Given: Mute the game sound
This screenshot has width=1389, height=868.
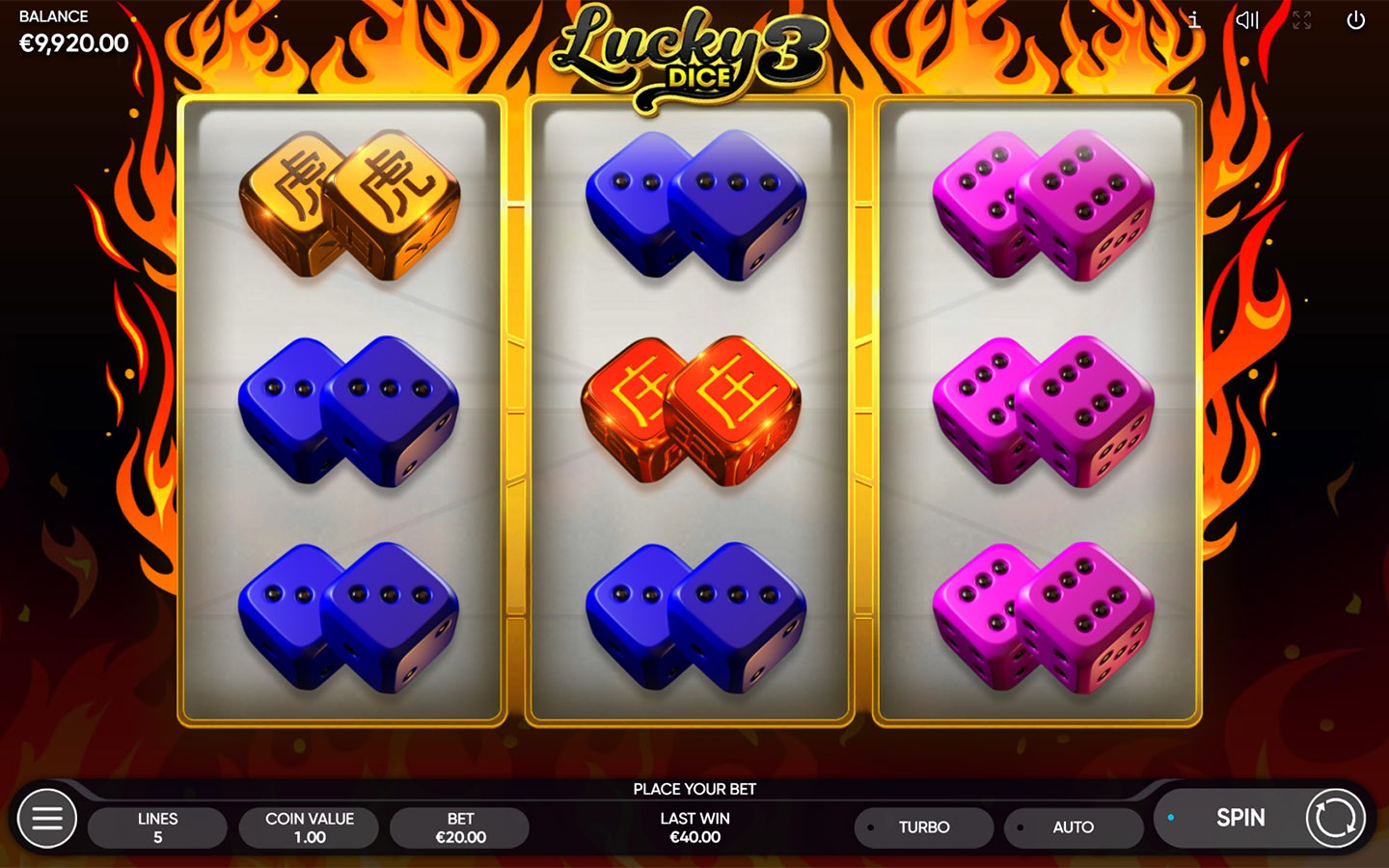Looking at the screenshot, I should click(1247, 20).
